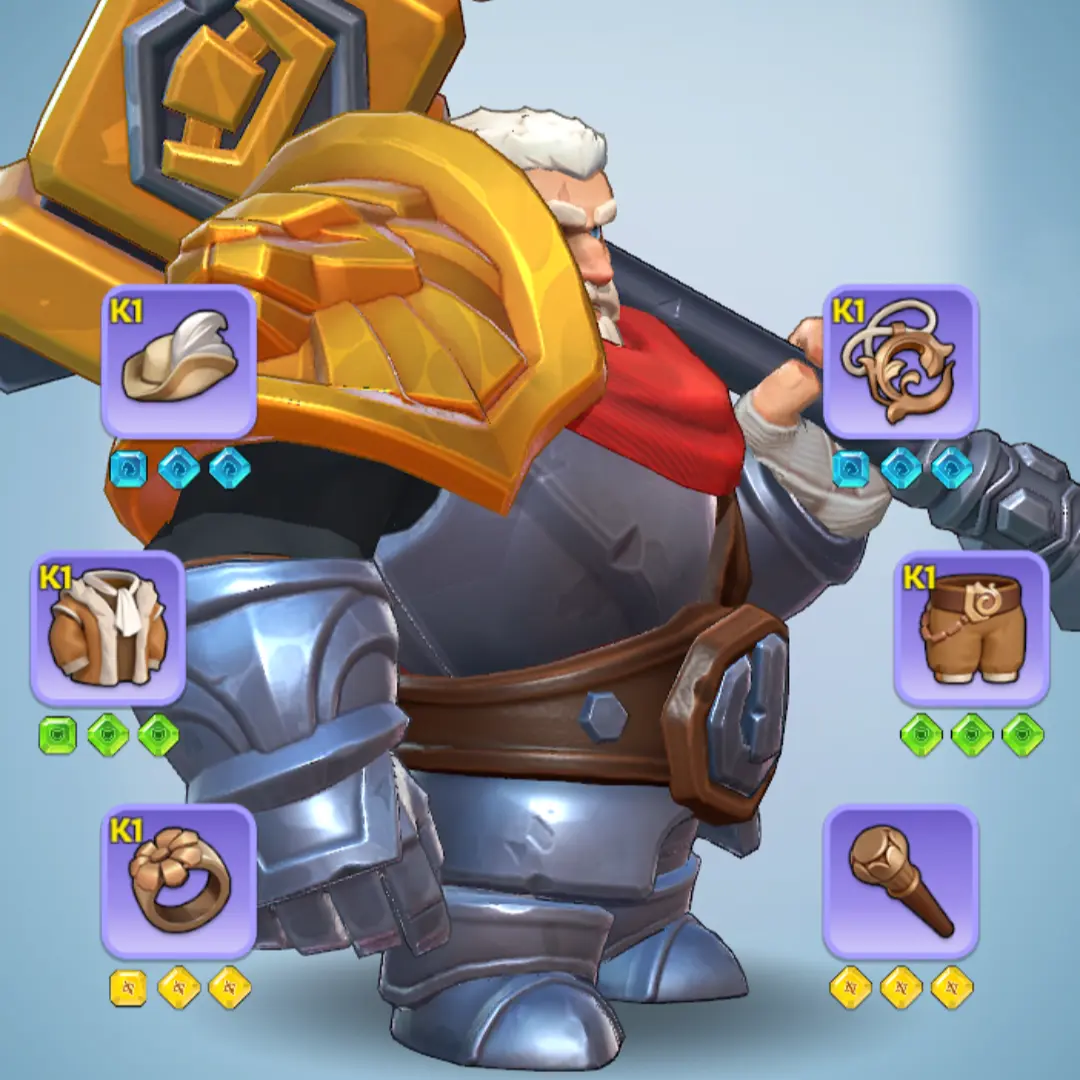The image size is (1080, 1080).
Task: Select the brown trousers equipment slot
Action: point(971,628)
